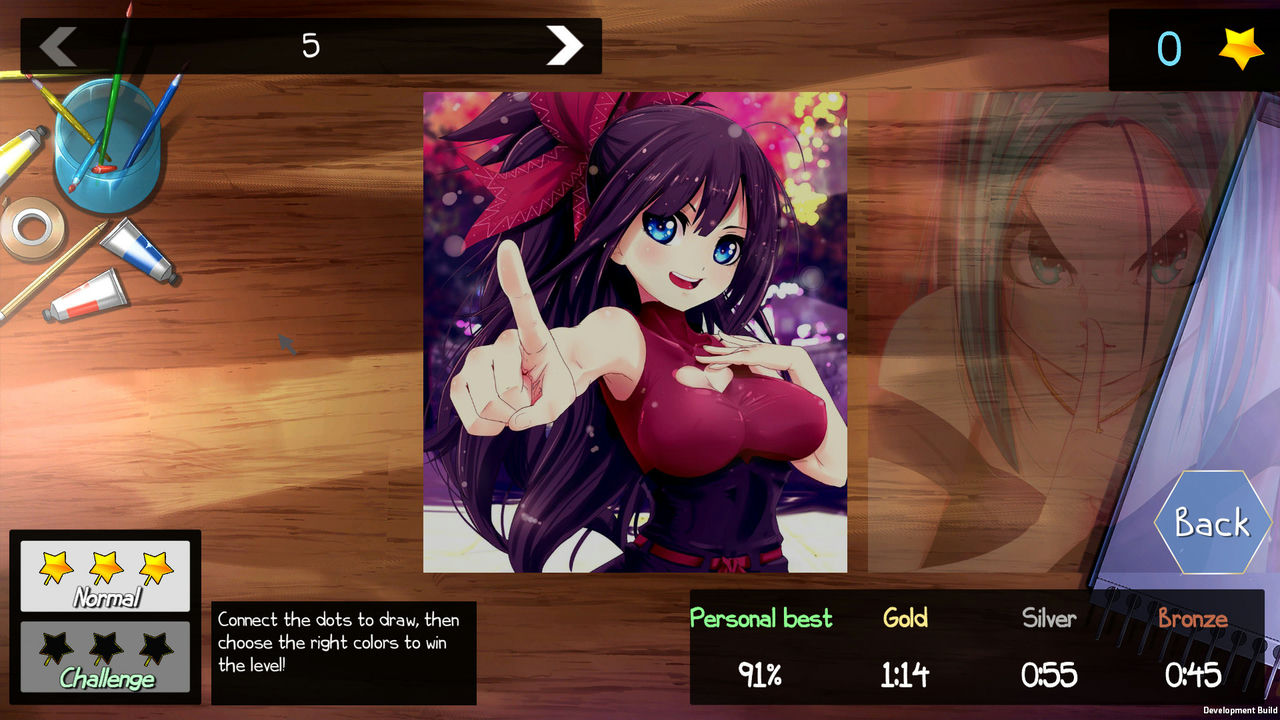Select Challenge difficulty mode
Screen dimensions: 1280x720
click(x=104, y=660)
